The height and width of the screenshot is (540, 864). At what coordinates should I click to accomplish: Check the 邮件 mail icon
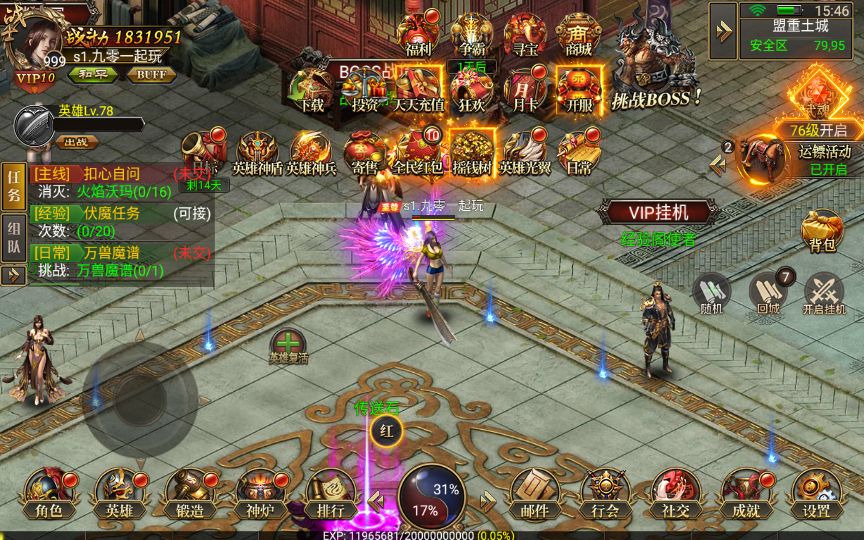(x=535, y=492)
